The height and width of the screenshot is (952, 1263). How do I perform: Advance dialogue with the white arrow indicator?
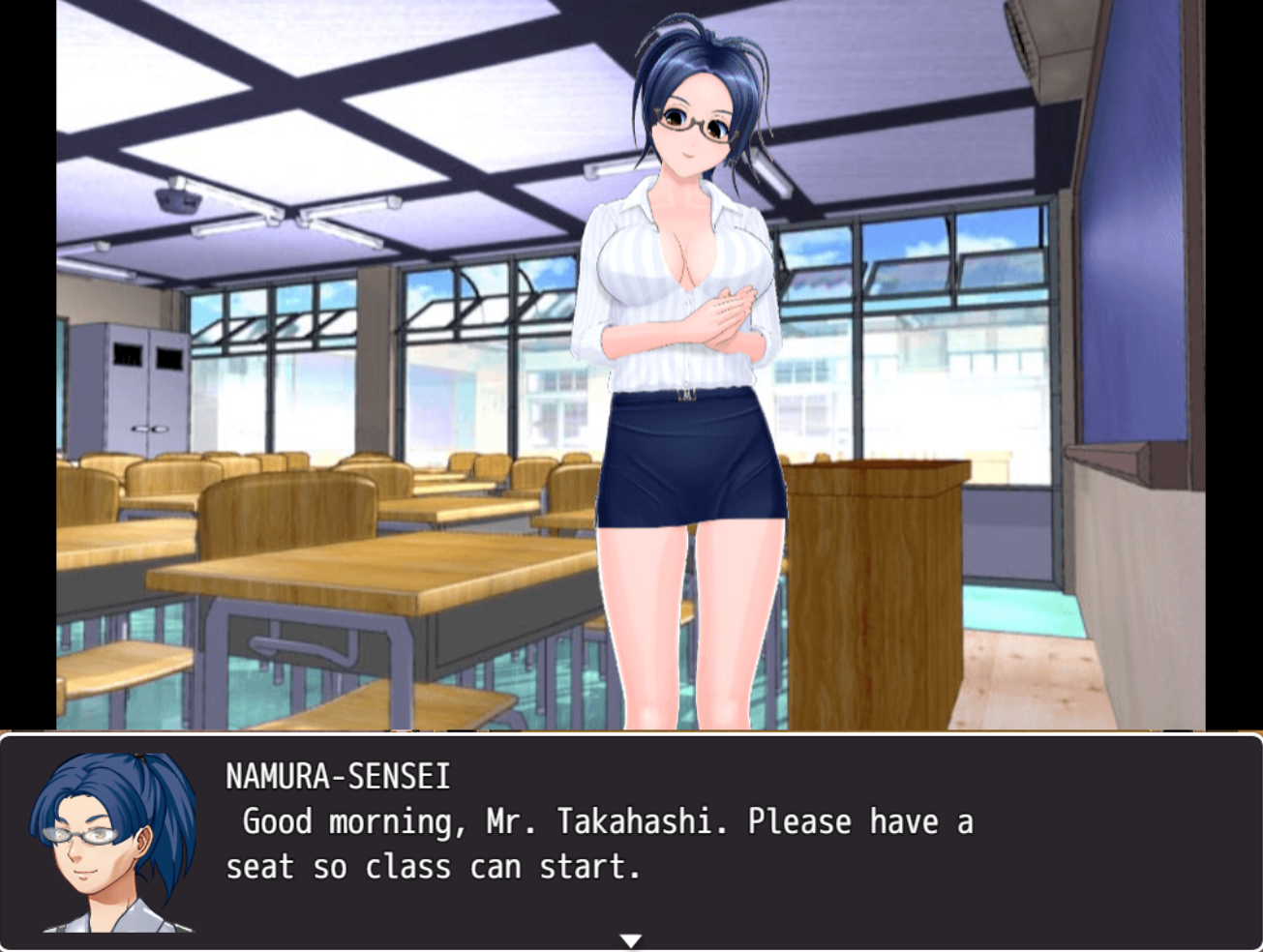(631, 940)
